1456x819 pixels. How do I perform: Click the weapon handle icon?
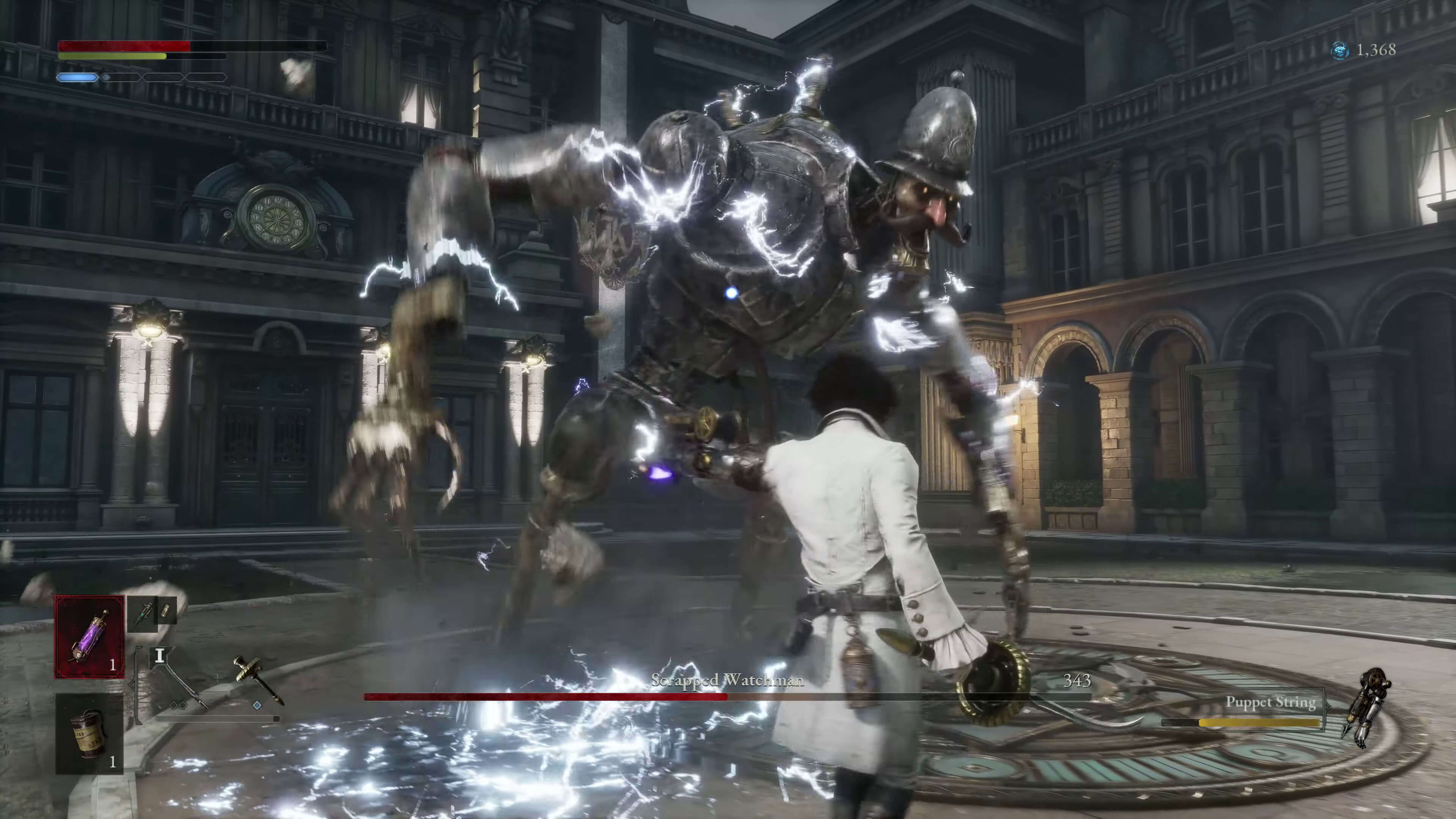point(258,680)
